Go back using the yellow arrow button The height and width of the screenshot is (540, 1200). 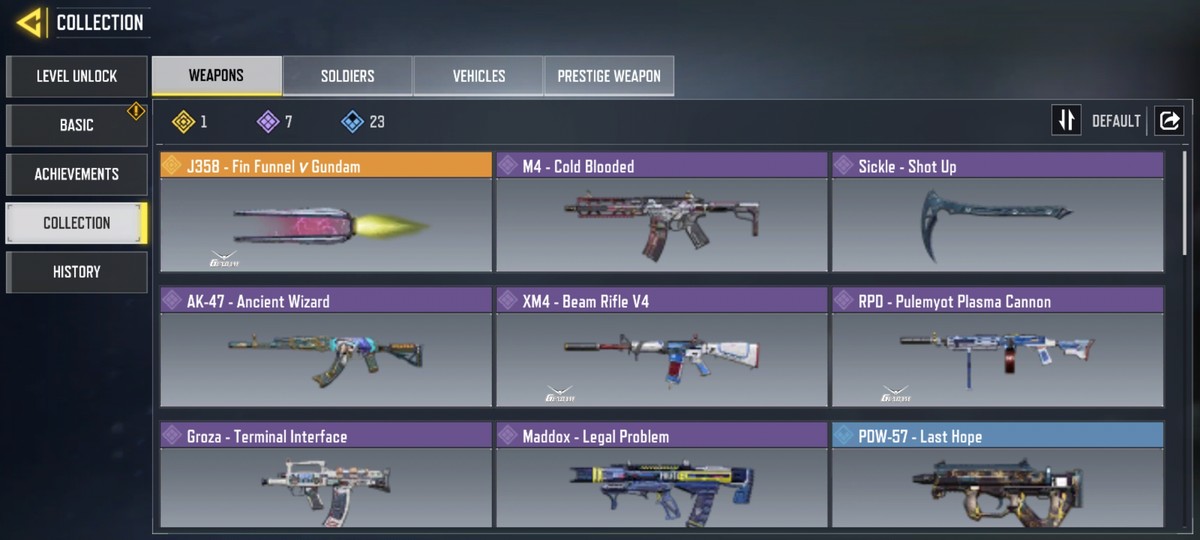pos(29,22)
